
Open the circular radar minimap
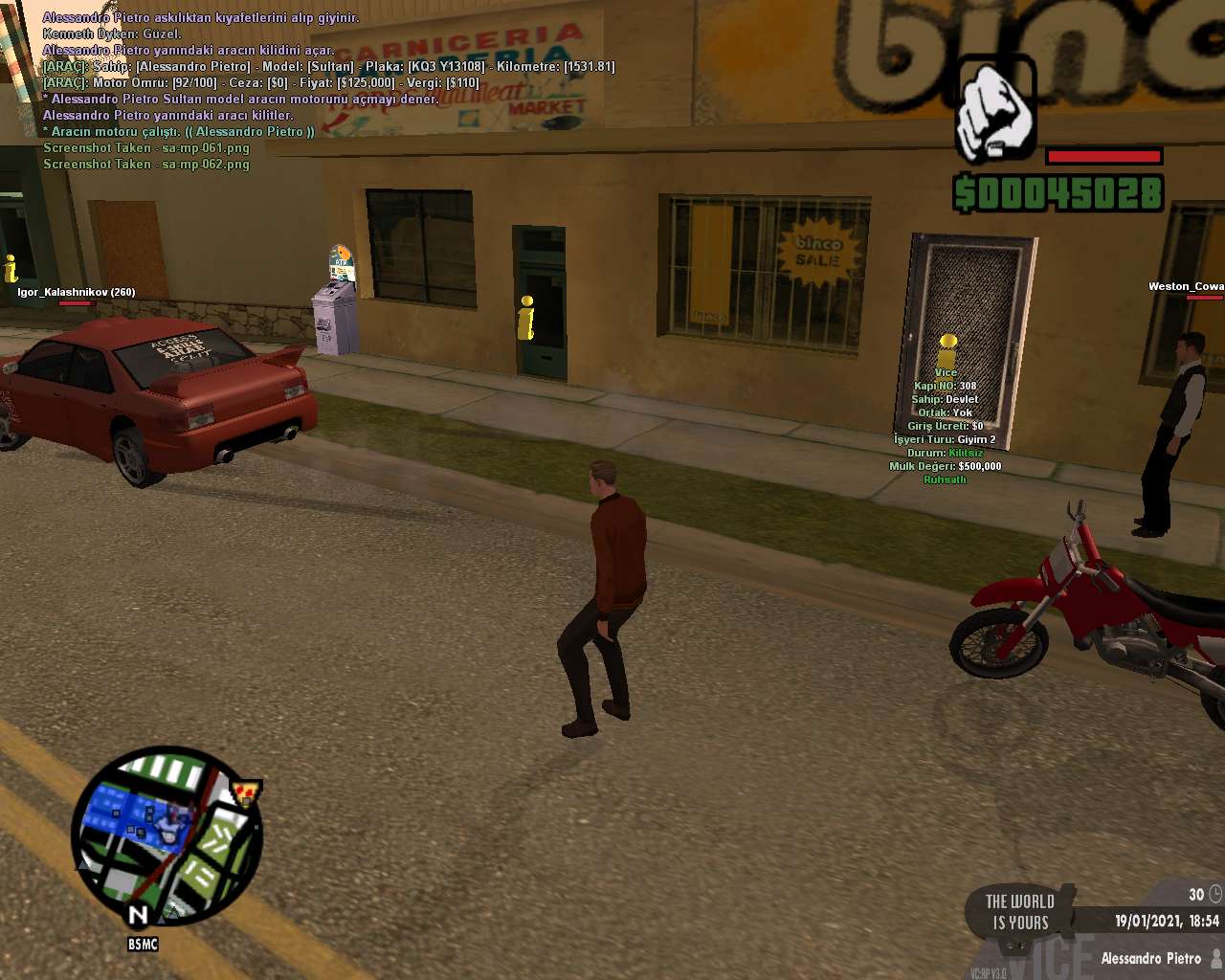point(167,836)
